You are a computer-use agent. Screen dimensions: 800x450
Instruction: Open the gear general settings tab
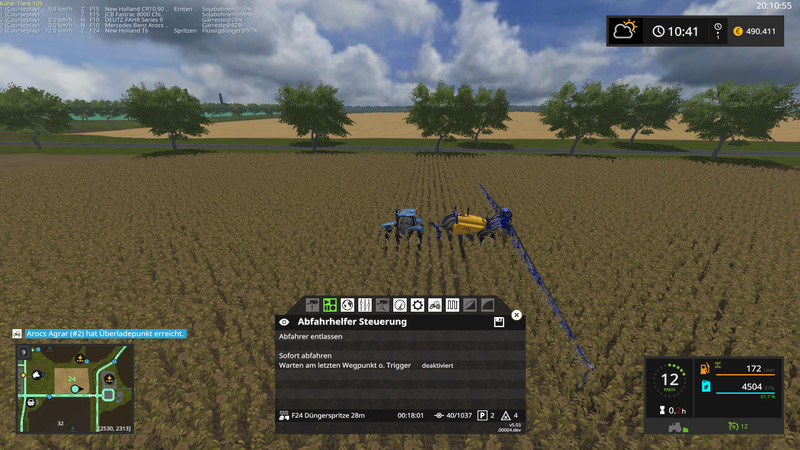pyautogui.click(x=417, y=304)
